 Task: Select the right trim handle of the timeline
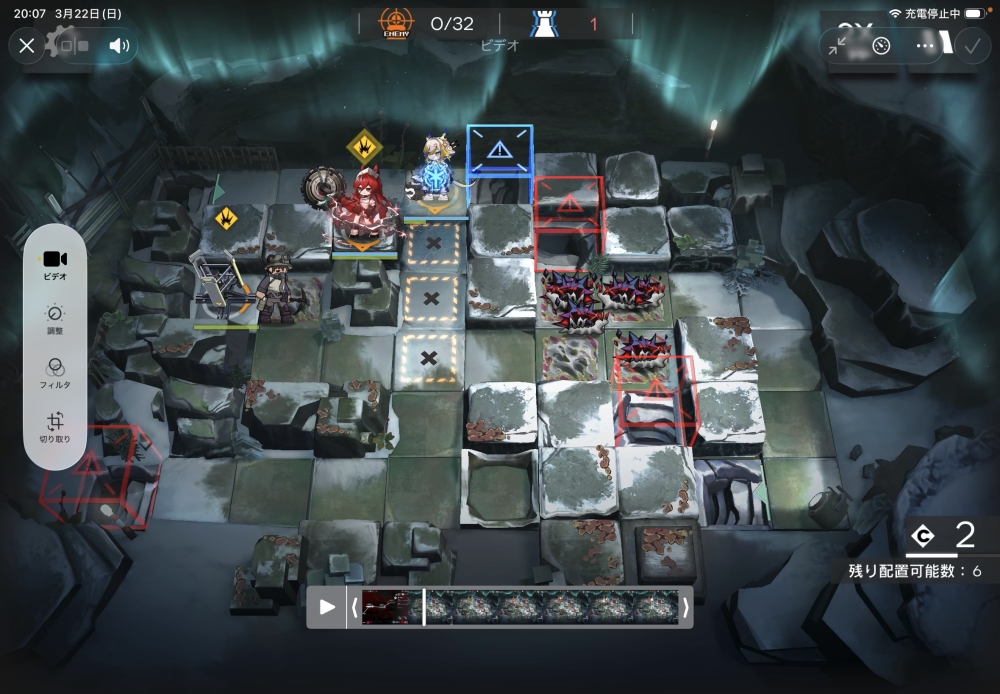click(x=685, y=607)
